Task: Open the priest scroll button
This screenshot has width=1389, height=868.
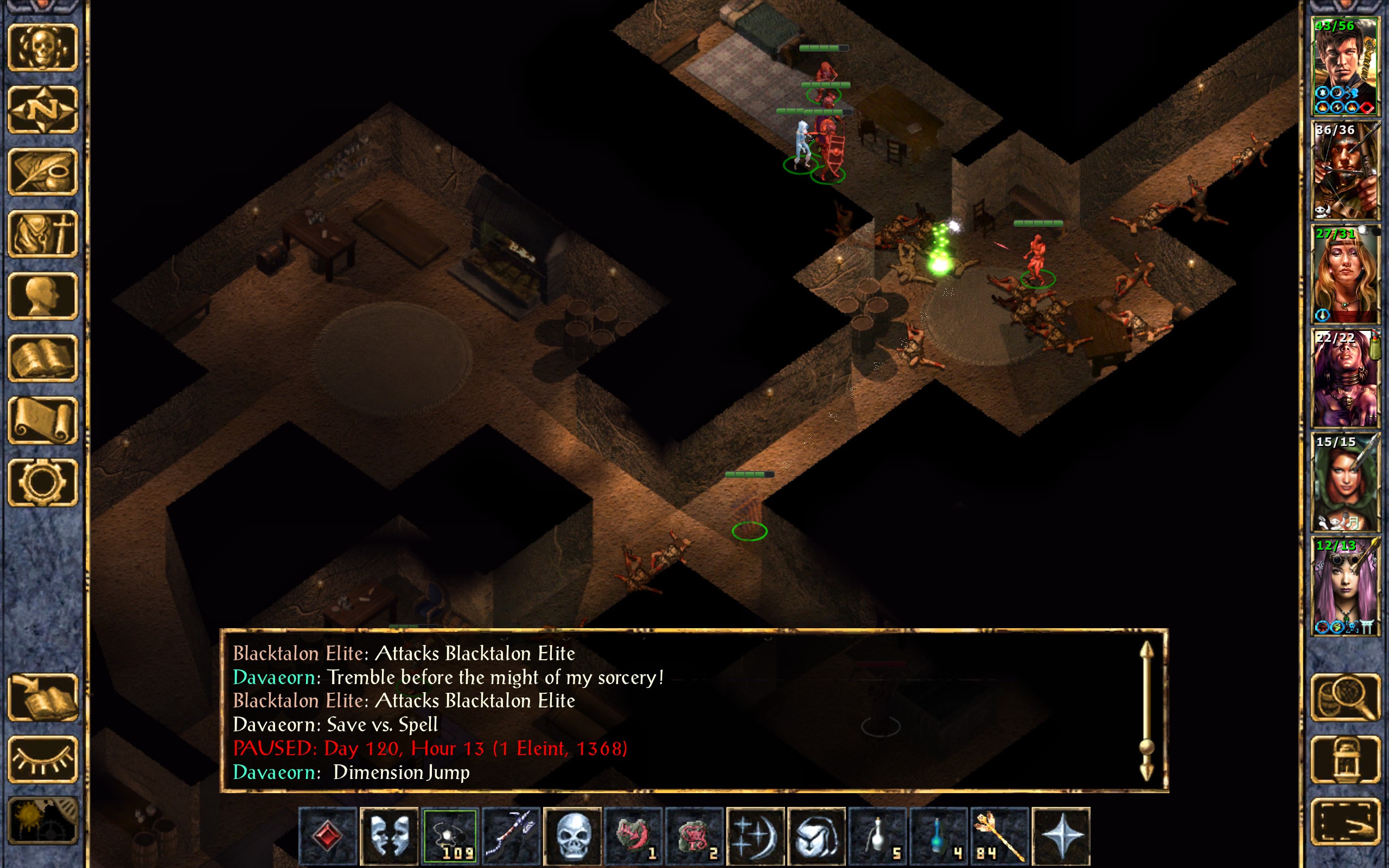Action: coord(43,420)
